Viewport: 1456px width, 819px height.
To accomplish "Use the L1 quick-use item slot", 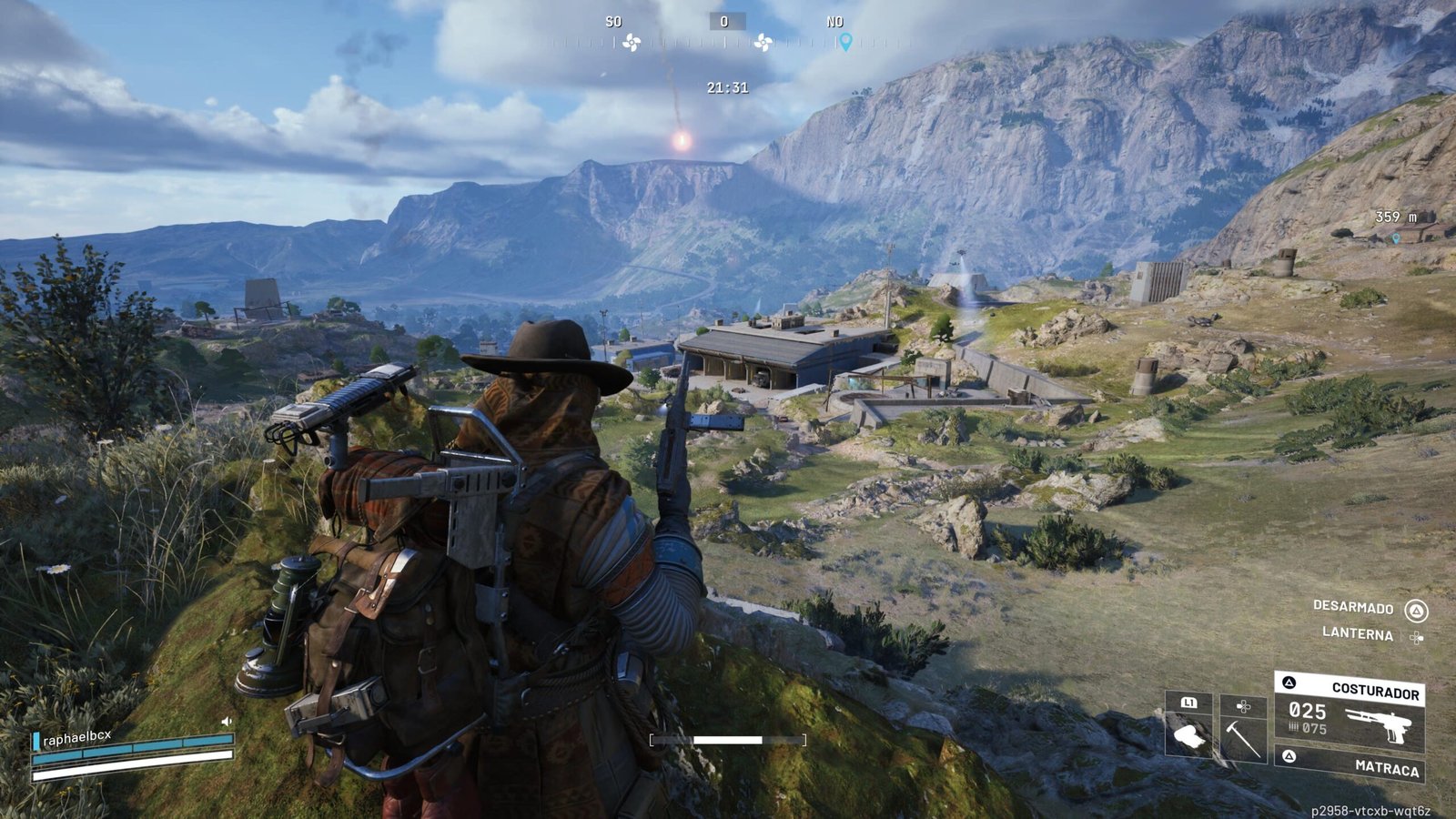I will click(1188, 724).
